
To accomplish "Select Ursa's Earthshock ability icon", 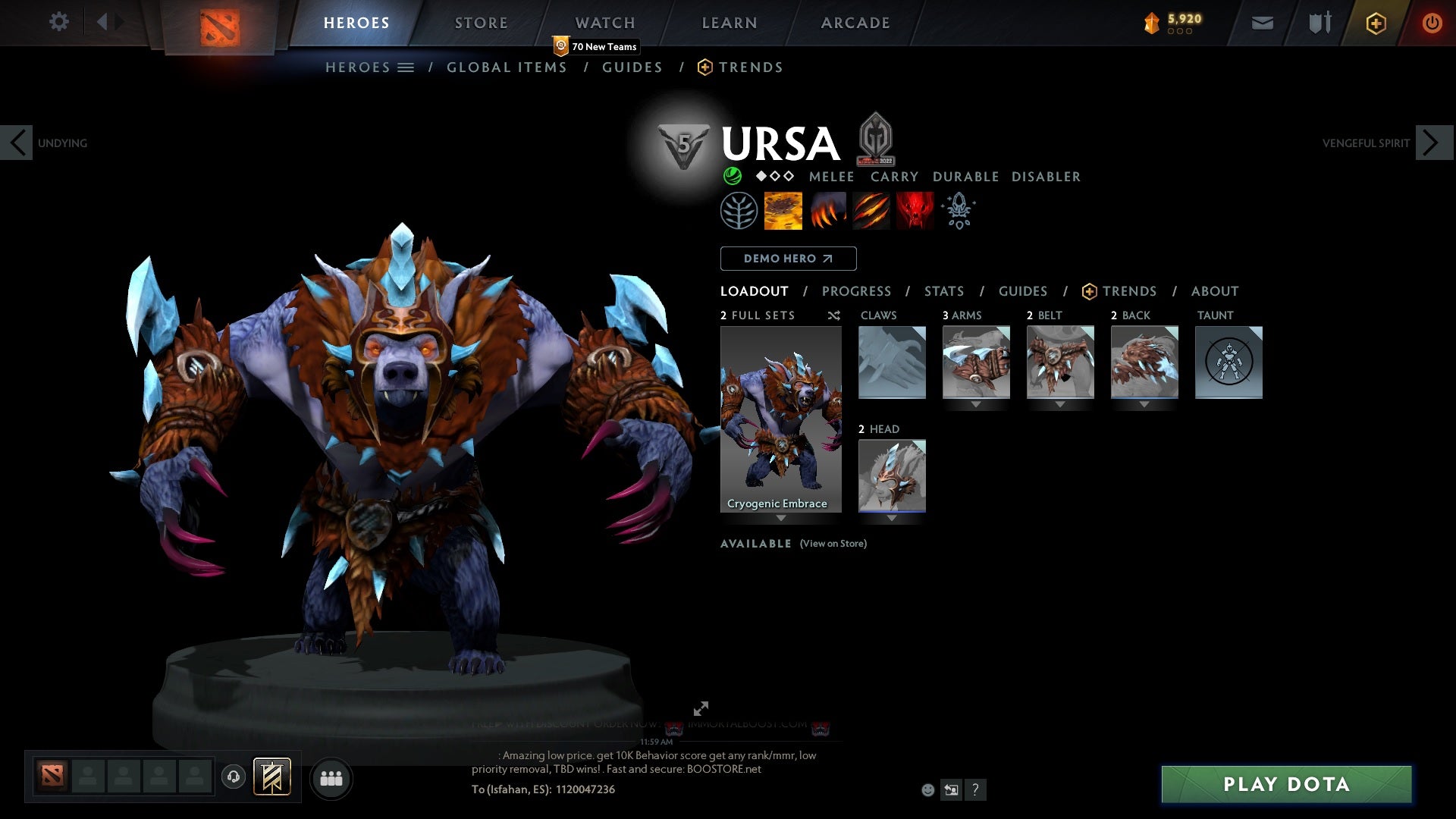I will (783, 210).
